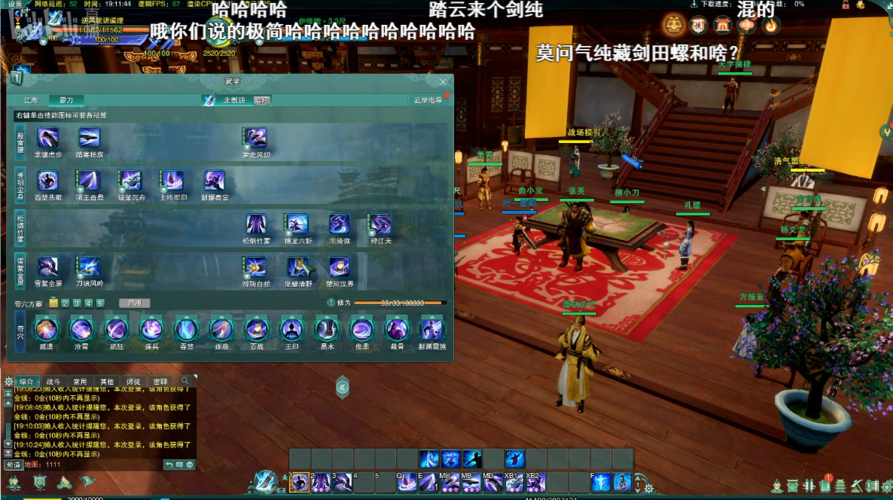Choose talent preset number 2
The height and width of the screenshot is (500, 893).
(65, 302)
